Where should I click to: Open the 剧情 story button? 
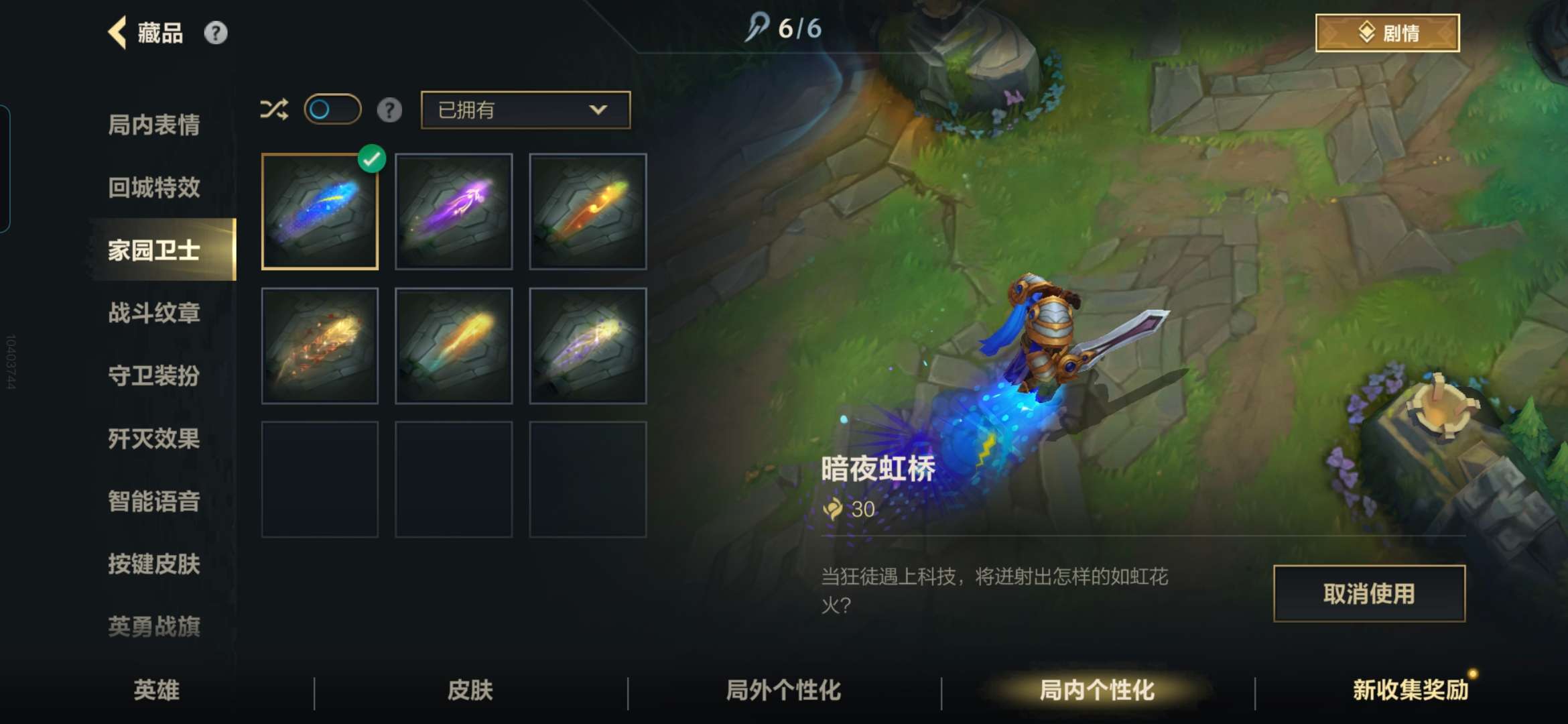pos(1387,33)
